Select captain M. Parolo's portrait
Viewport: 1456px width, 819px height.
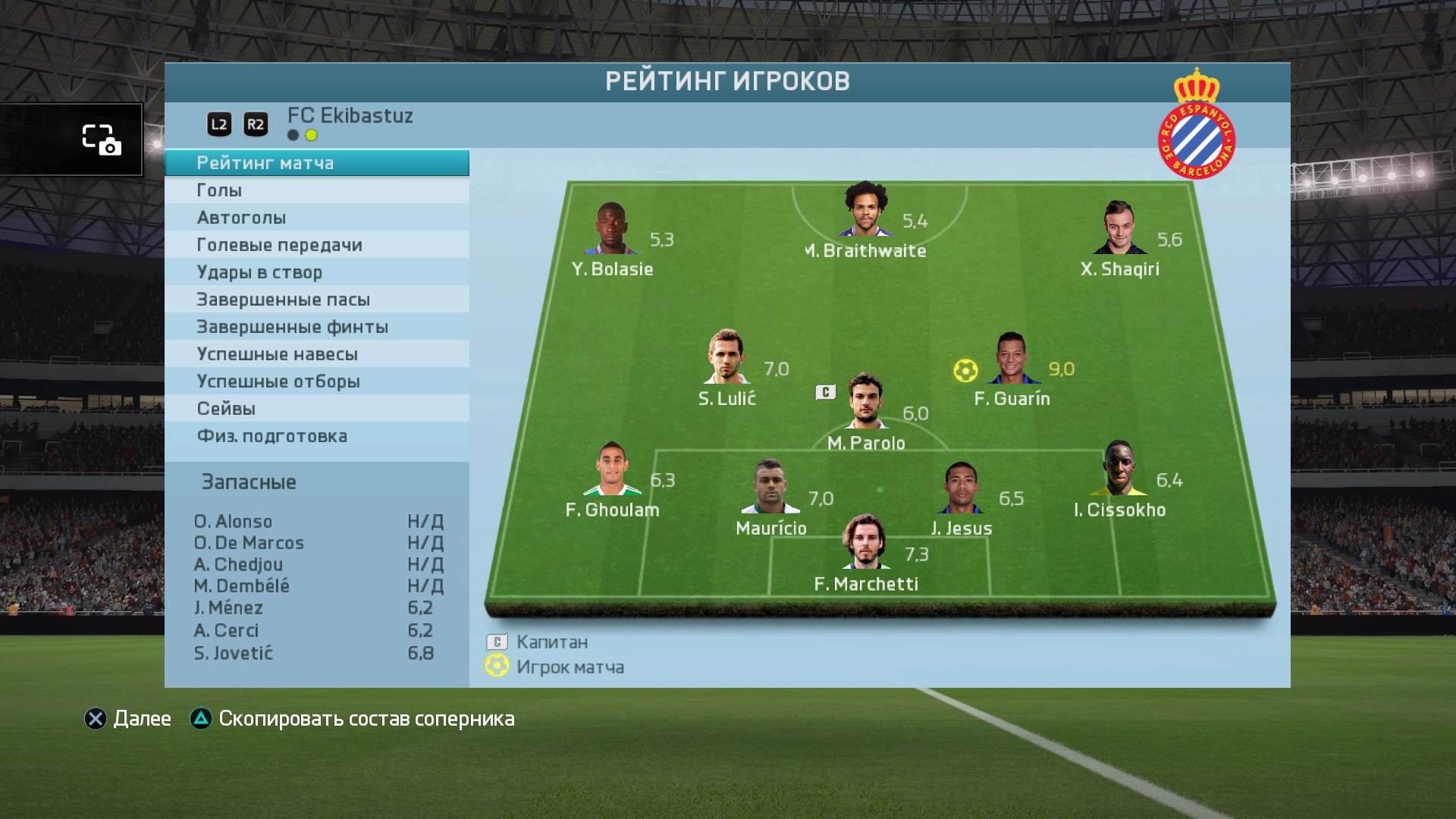[x=865, y=401]
